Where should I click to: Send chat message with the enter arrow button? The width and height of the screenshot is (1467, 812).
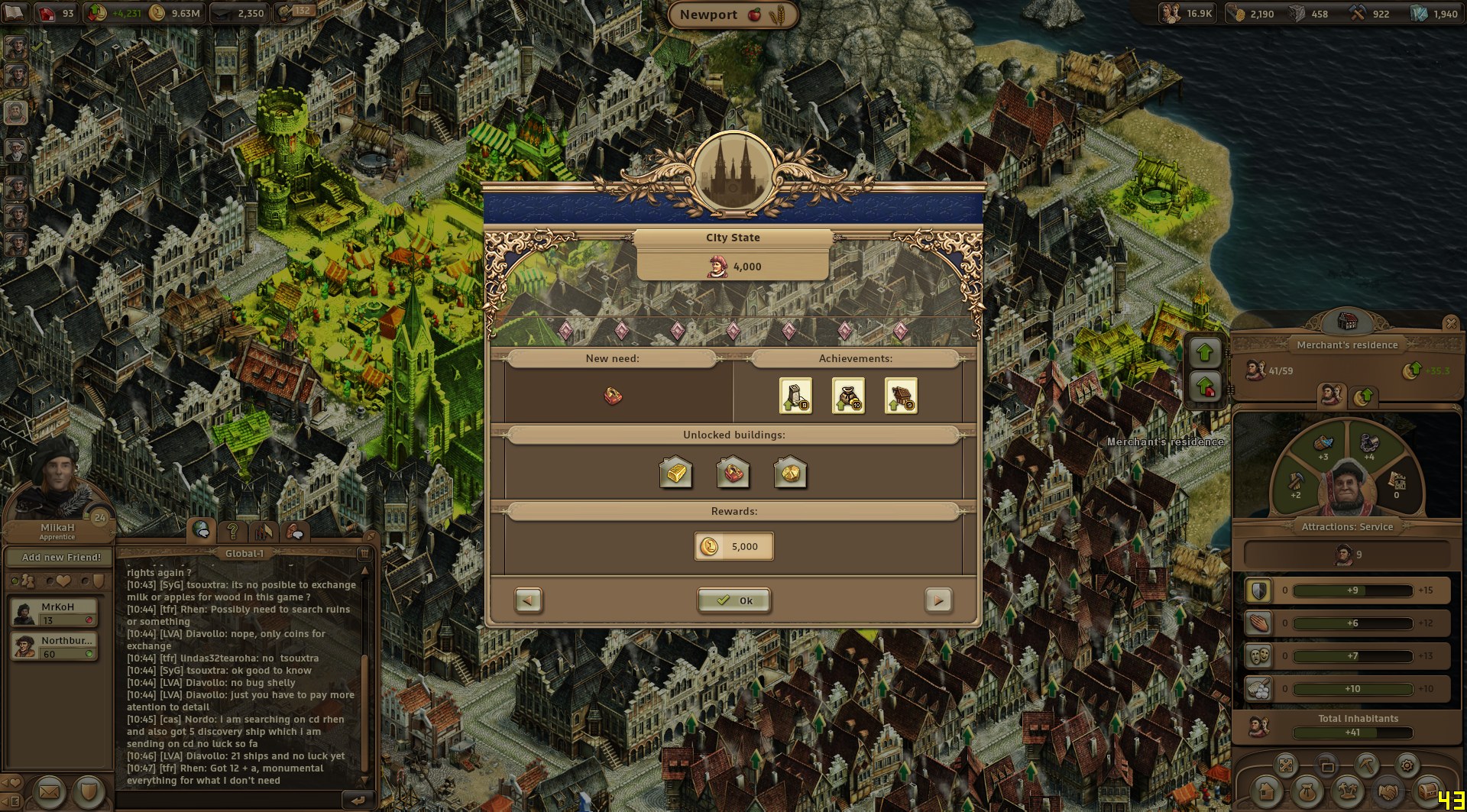(x=358, y=800)
